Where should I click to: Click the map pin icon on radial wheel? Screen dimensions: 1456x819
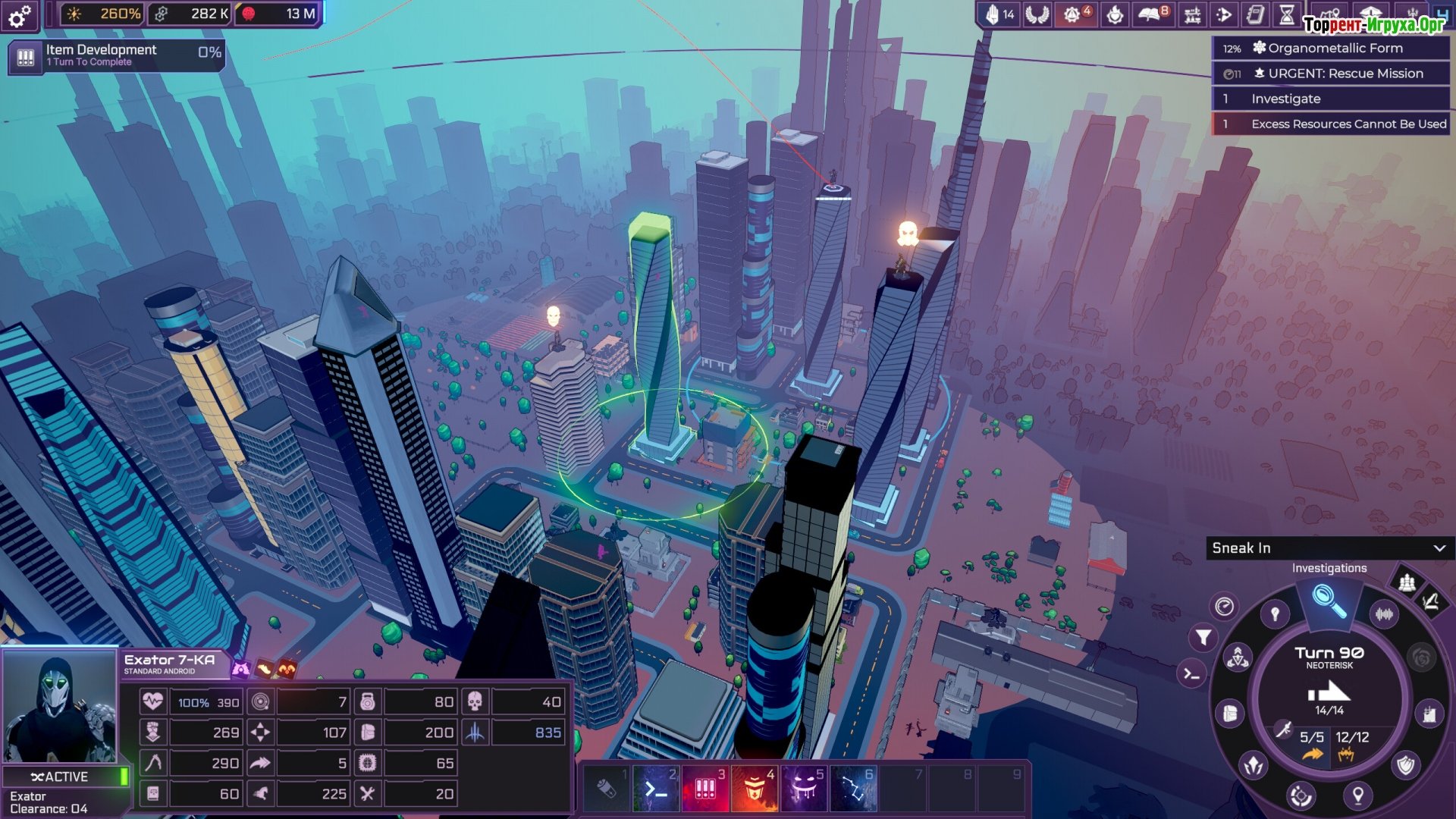pos(1357,795)
